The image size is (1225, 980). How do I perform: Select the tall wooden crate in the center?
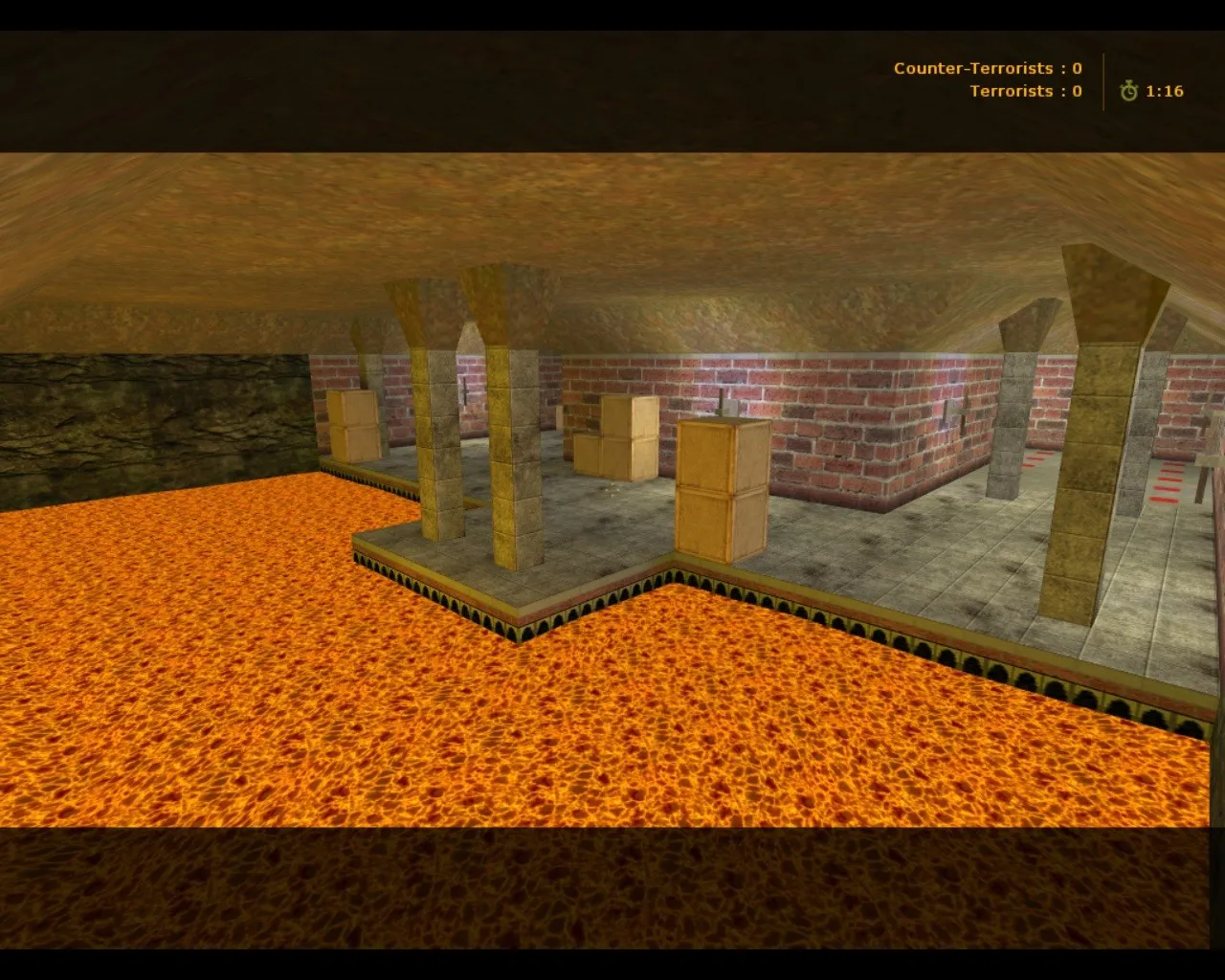click(x=721, y=488)
